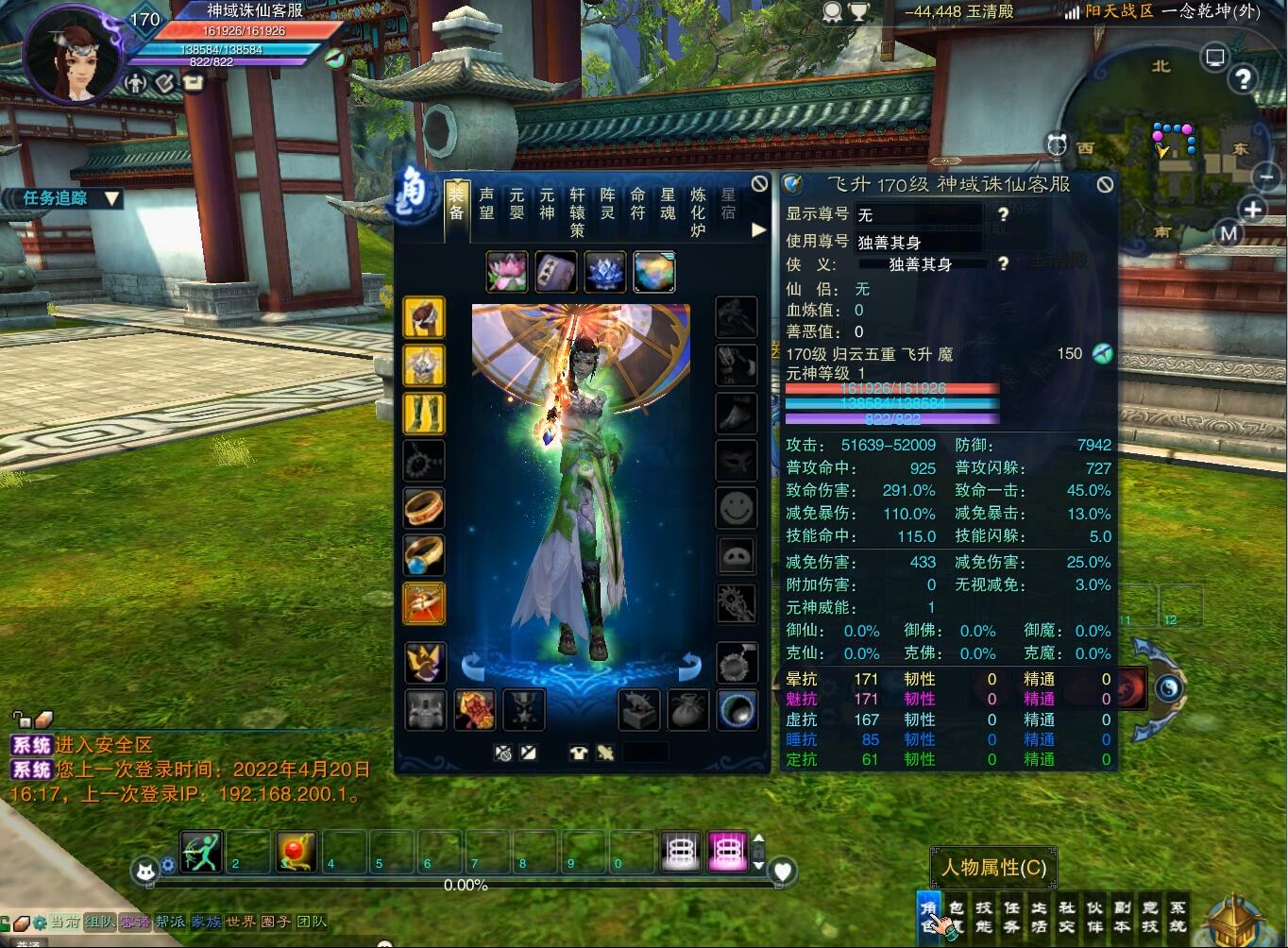This screenshot has width=1288, height=948.
Task: Select the blue crystal lotus slot
Action: [605, 272]
